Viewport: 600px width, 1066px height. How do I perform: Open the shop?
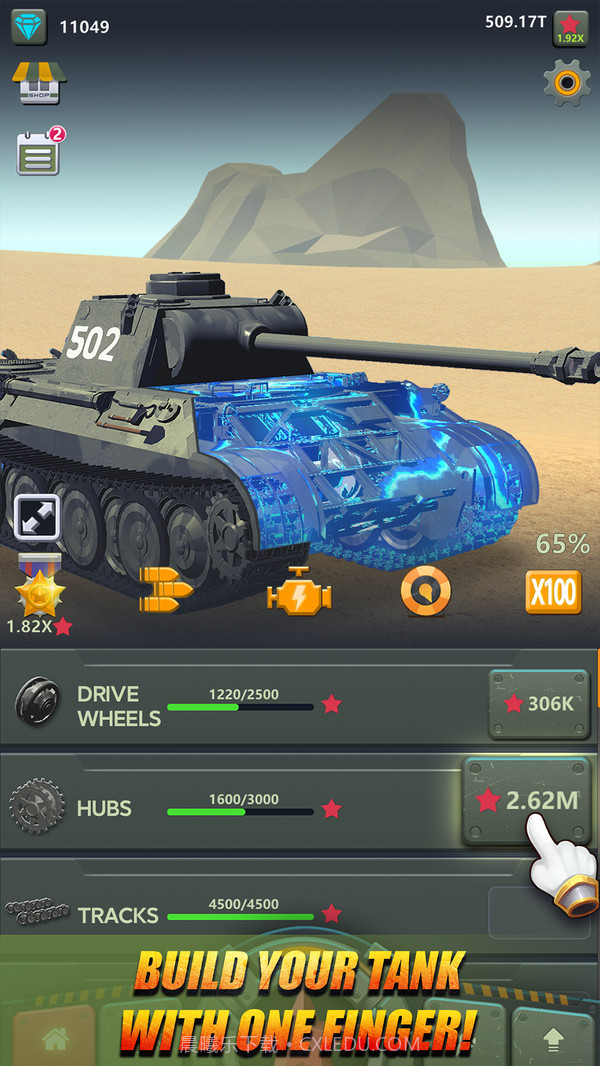(39, 84)
